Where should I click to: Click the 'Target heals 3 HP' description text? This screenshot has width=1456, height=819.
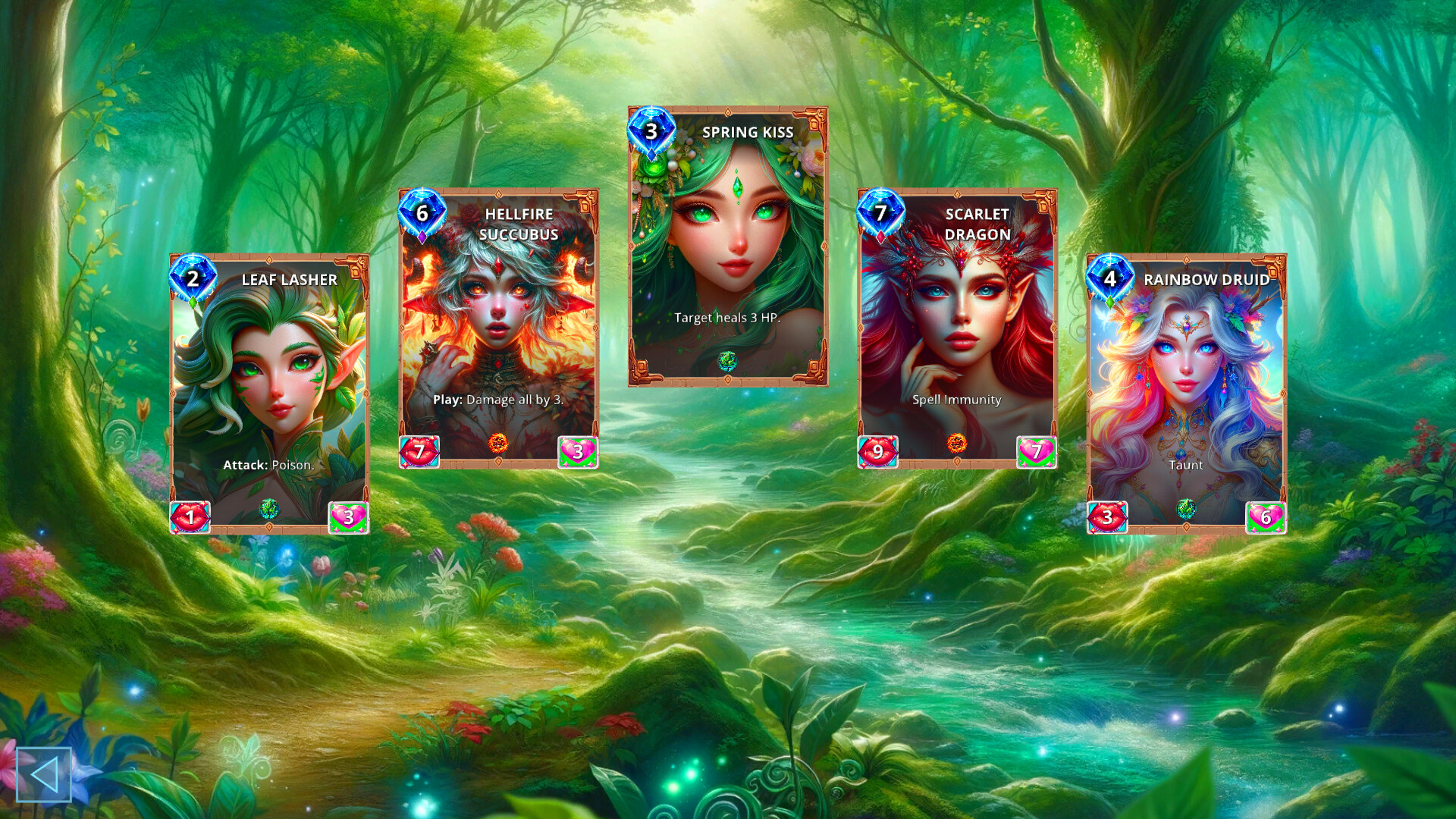click(x=727, y=318)
